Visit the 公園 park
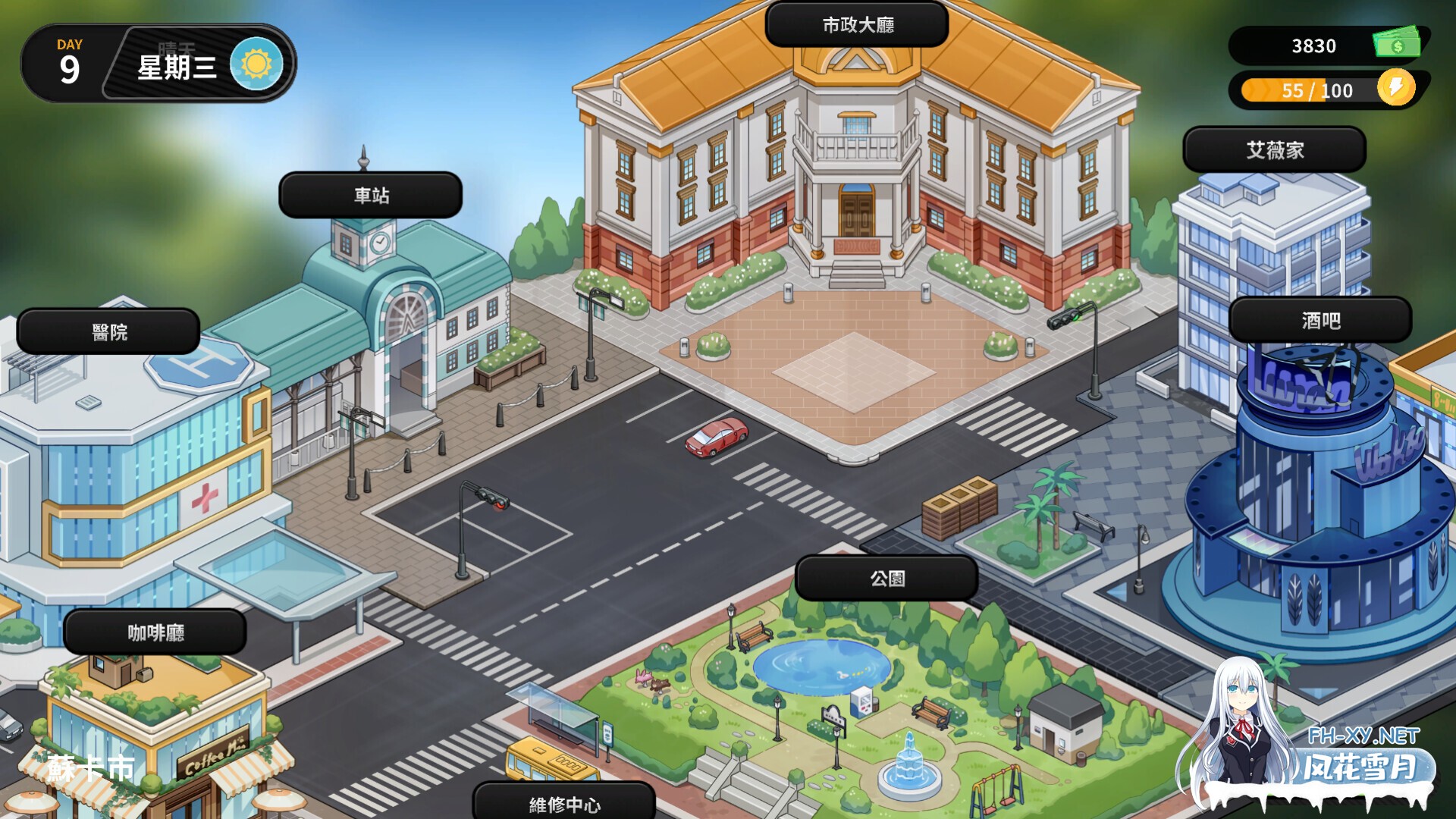The width and height of the screenshot is (1456, 819). pyautogui.click(x=888, y=576)
